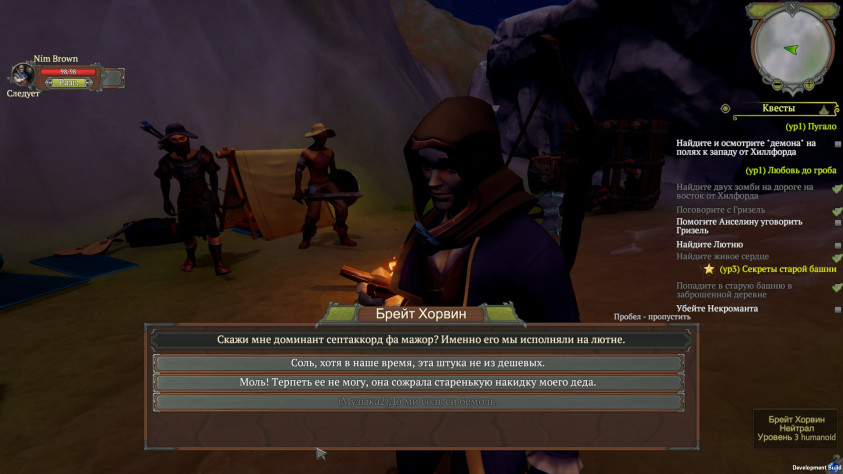This screenshot has height=474, width=843.
Task: Click Nim Brown's companion portrait
Action: [22, 76]
